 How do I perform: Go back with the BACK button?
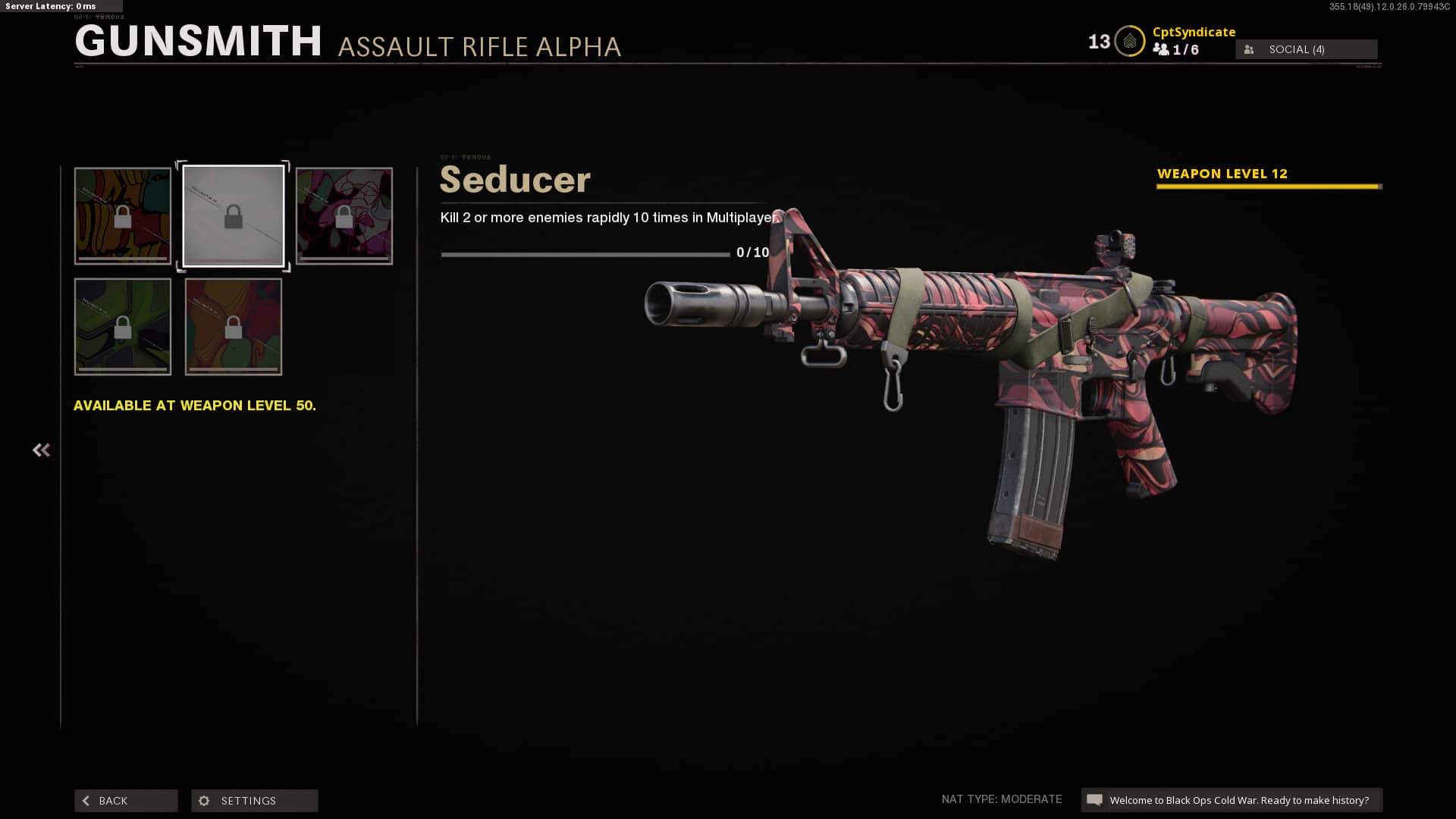coord(126,801)
